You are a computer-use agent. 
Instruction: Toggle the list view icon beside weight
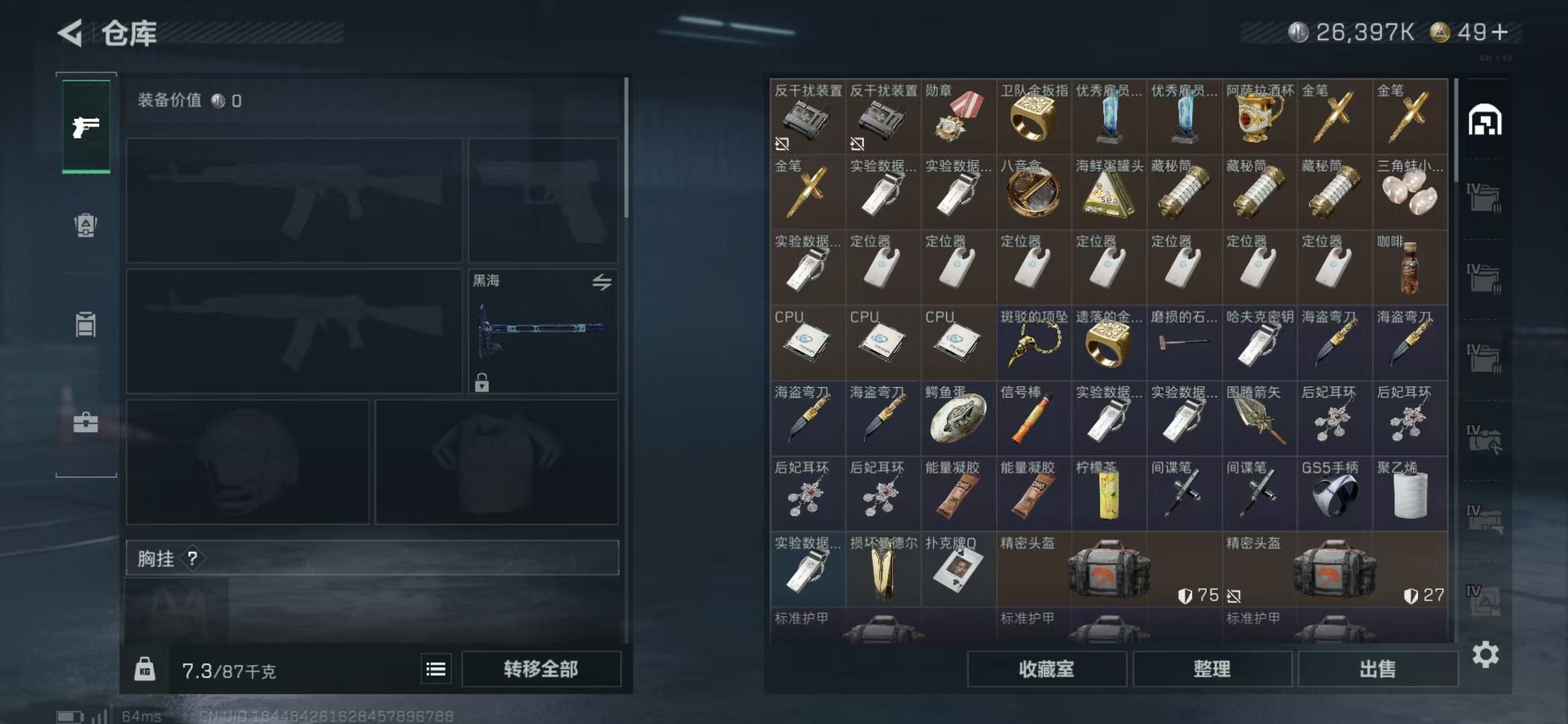point(436,669)
